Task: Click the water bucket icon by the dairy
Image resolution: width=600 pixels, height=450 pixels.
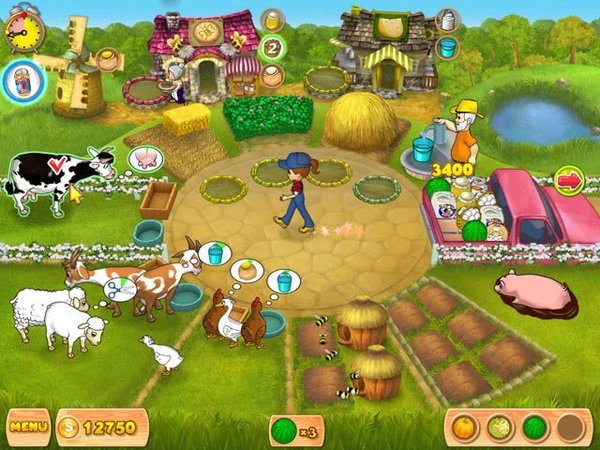Action: tap(449, 47)
